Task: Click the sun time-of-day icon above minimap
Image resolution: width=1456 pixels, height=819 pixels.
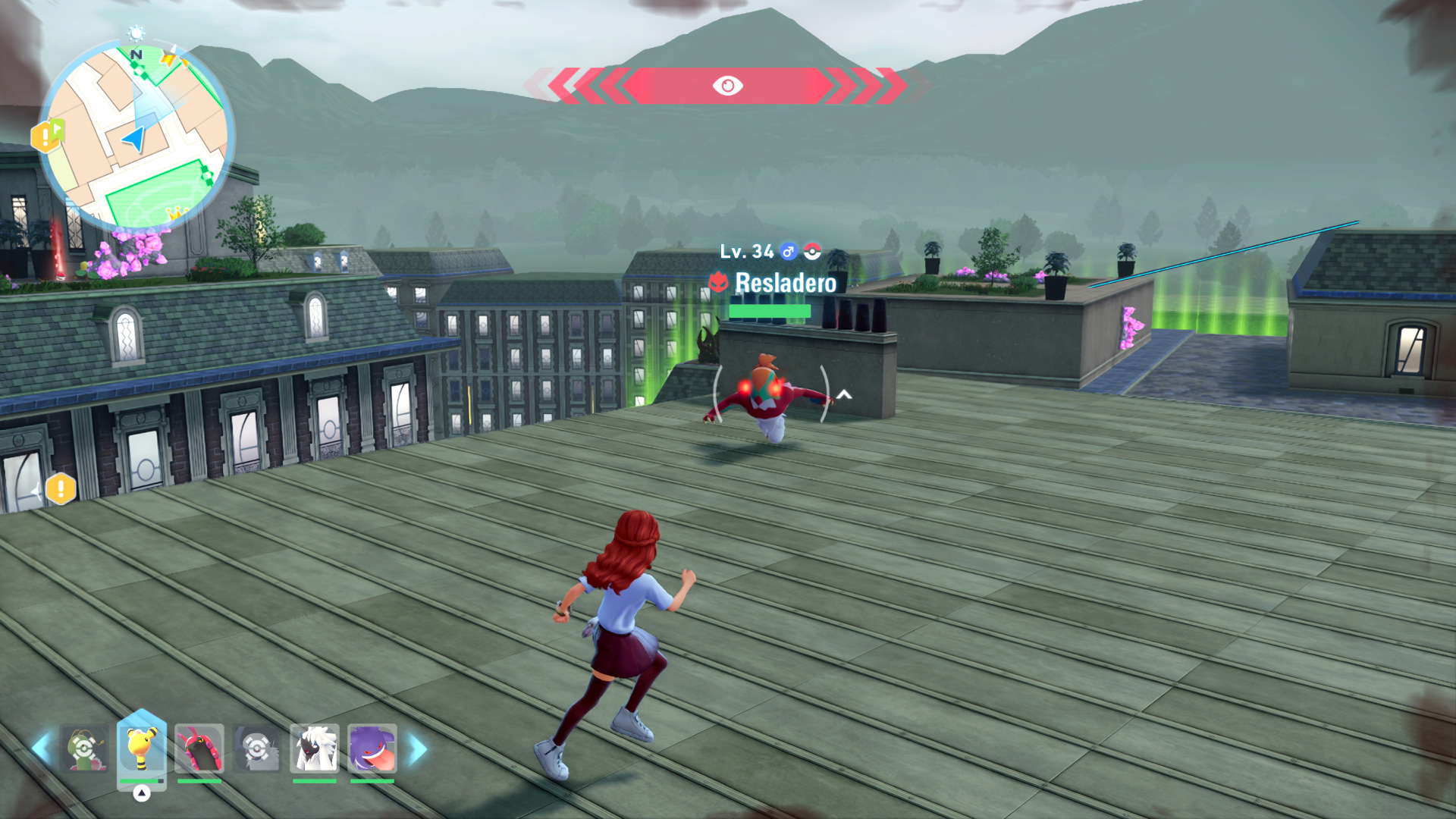Action: point(136,33)
